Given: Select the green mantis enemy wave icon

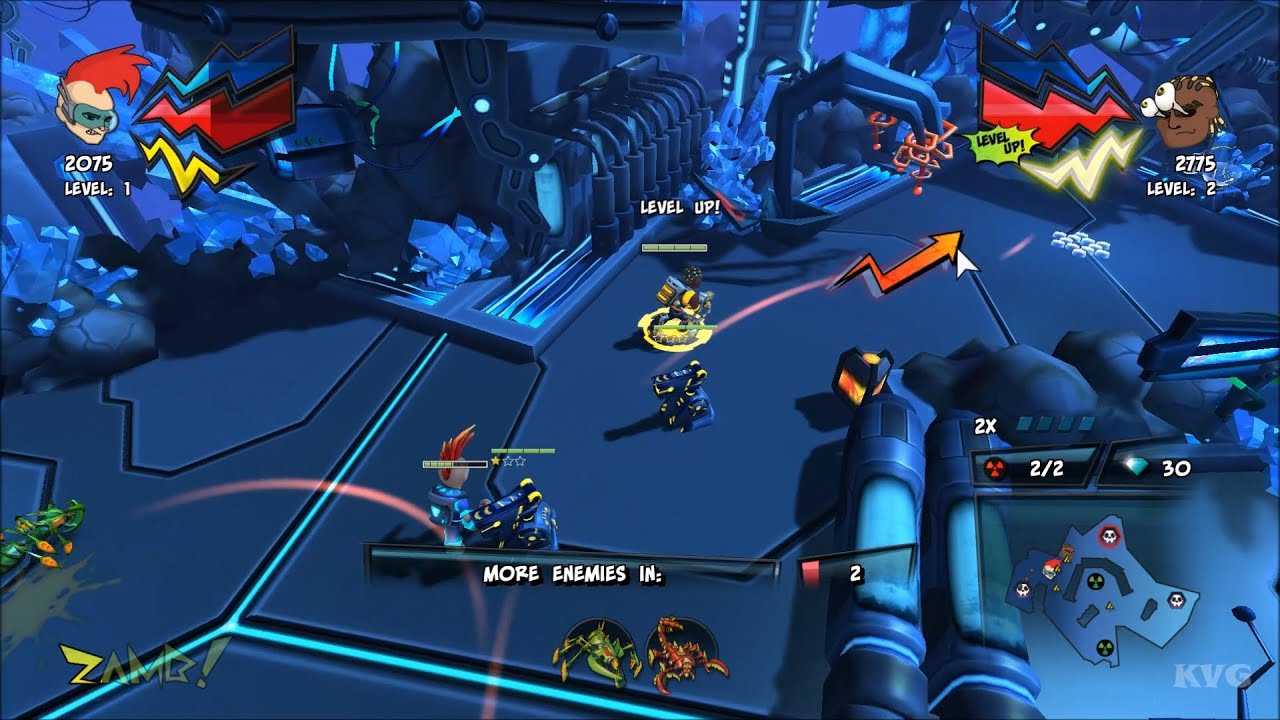Looking at the screenshot, I should click(596, 650).
